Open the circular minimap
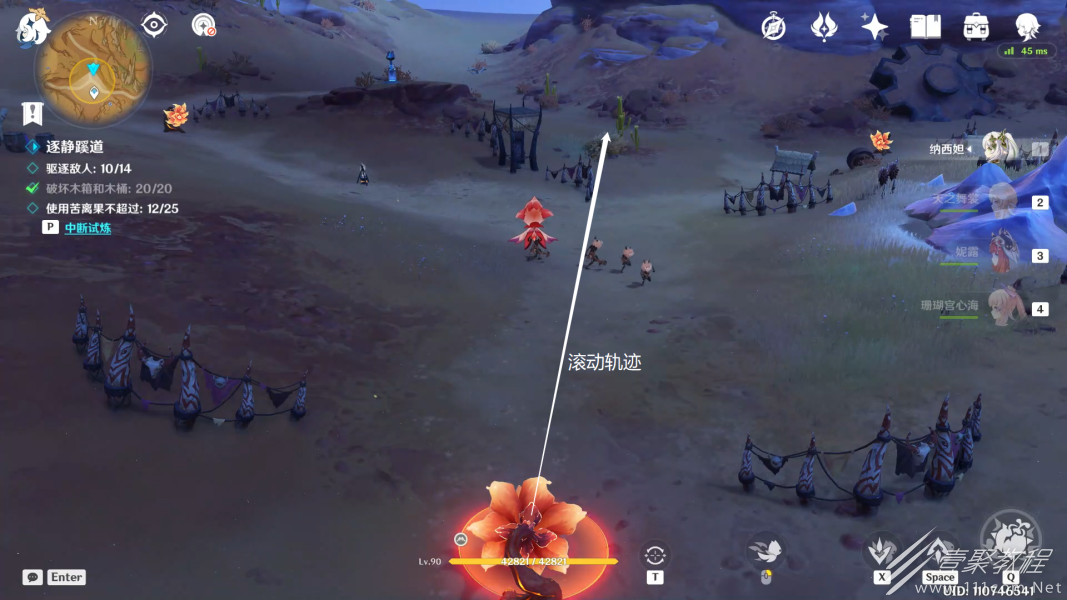1067x600 pixels. (x=94, y=68)
